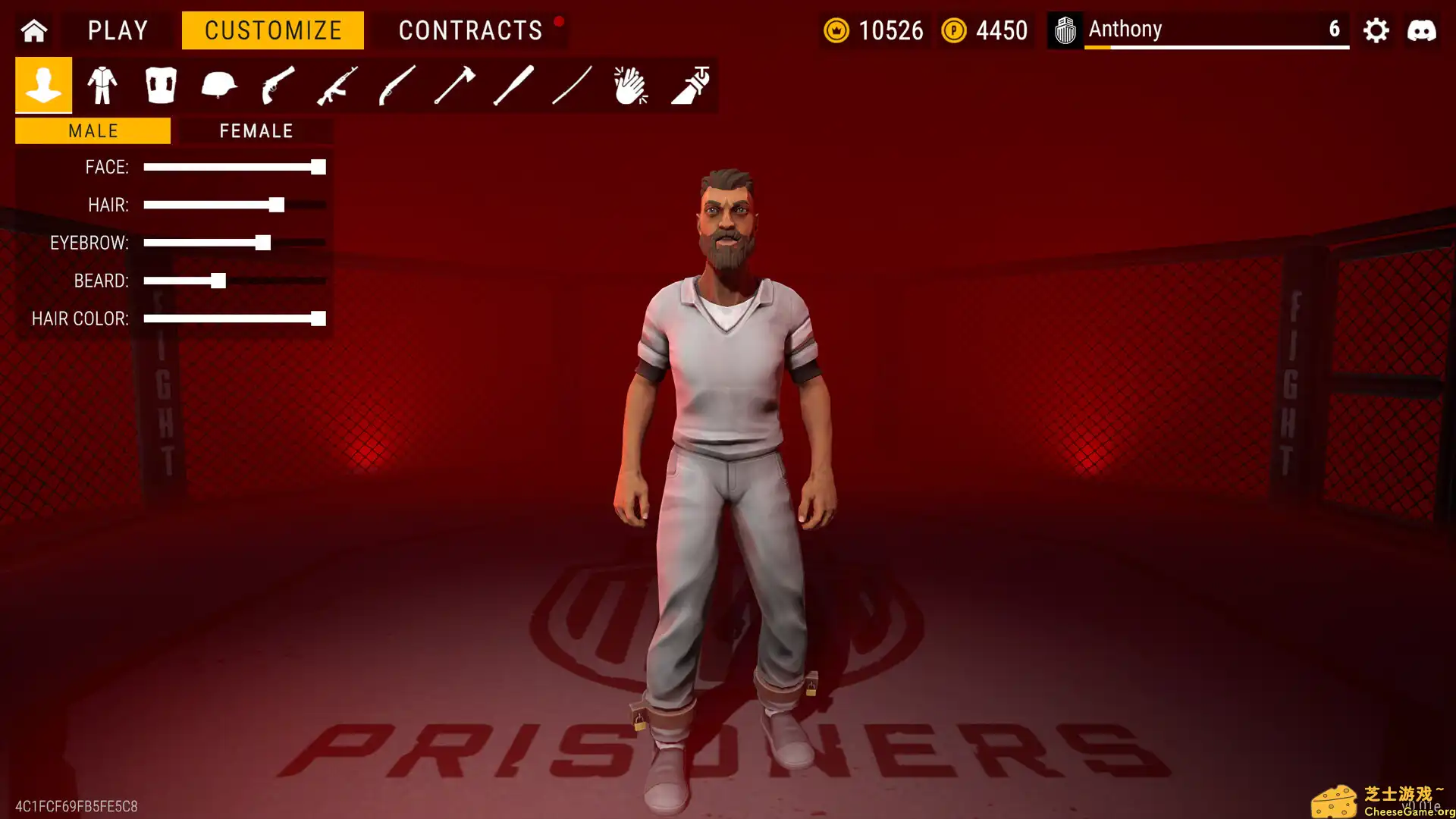The image size is (1456, 819).
Task: Adjust the BEARD slider handle
Action: pos(218,281)
